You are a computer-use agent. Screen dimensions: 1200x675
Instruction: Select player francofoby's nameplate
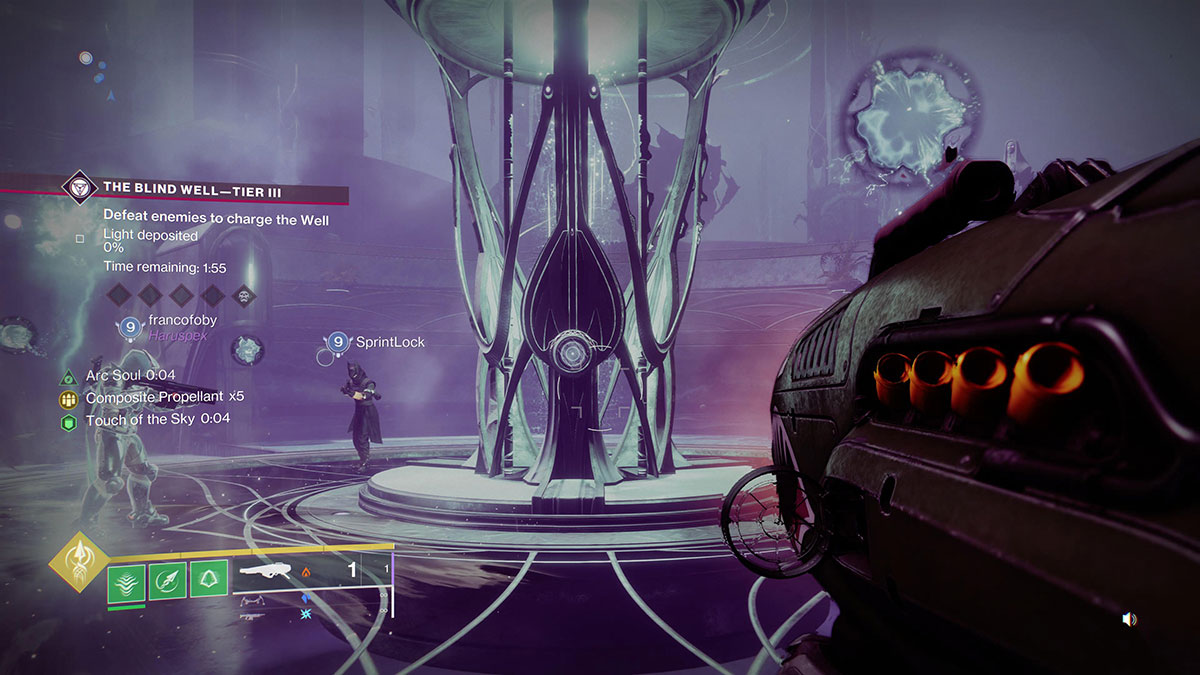[180, 321]
